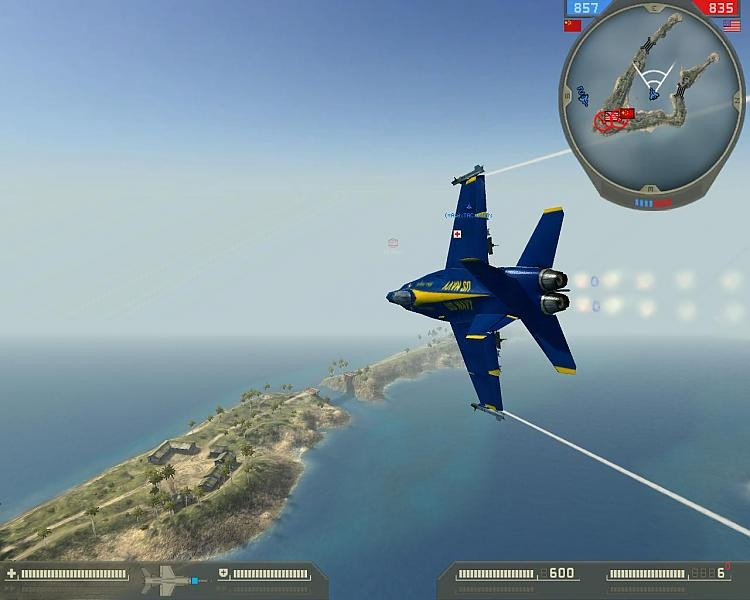Click the player jet marker on minimap

pos(653,94)
